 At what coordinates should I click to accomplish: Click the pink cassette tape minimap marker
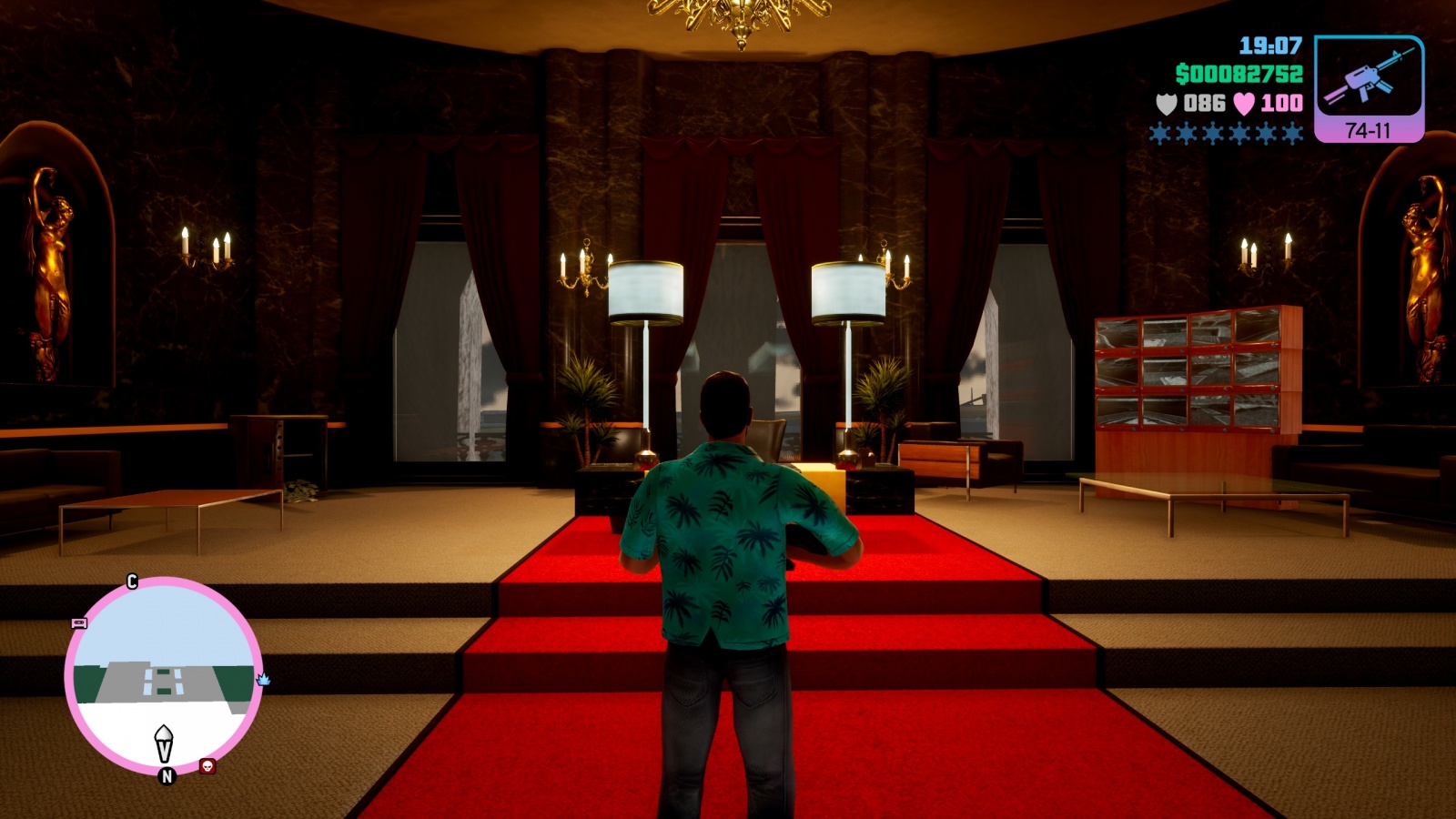coord(79,623)
